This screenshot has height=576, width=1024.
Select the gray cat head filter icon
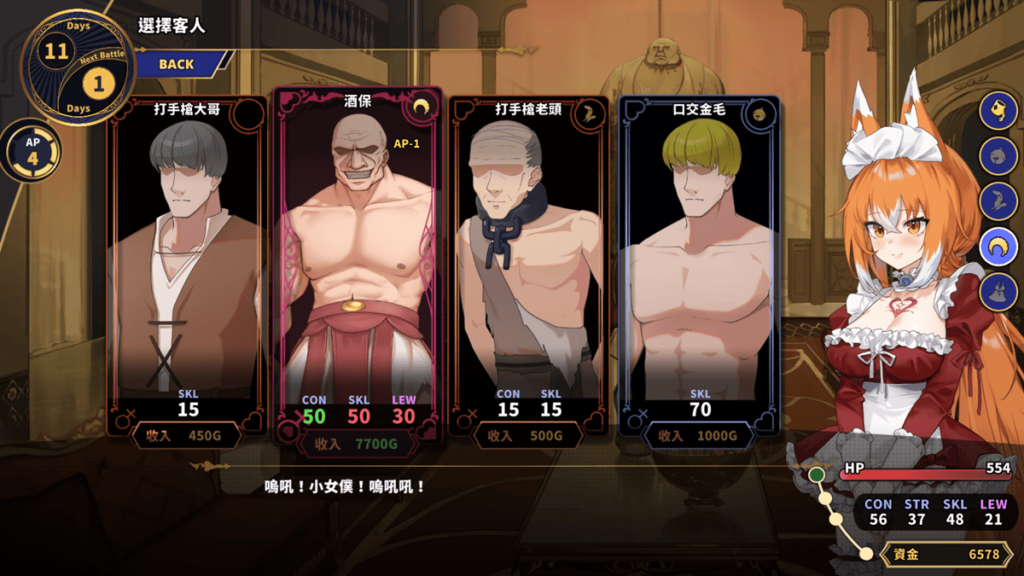pyautogui.click(x=998, y=156)
